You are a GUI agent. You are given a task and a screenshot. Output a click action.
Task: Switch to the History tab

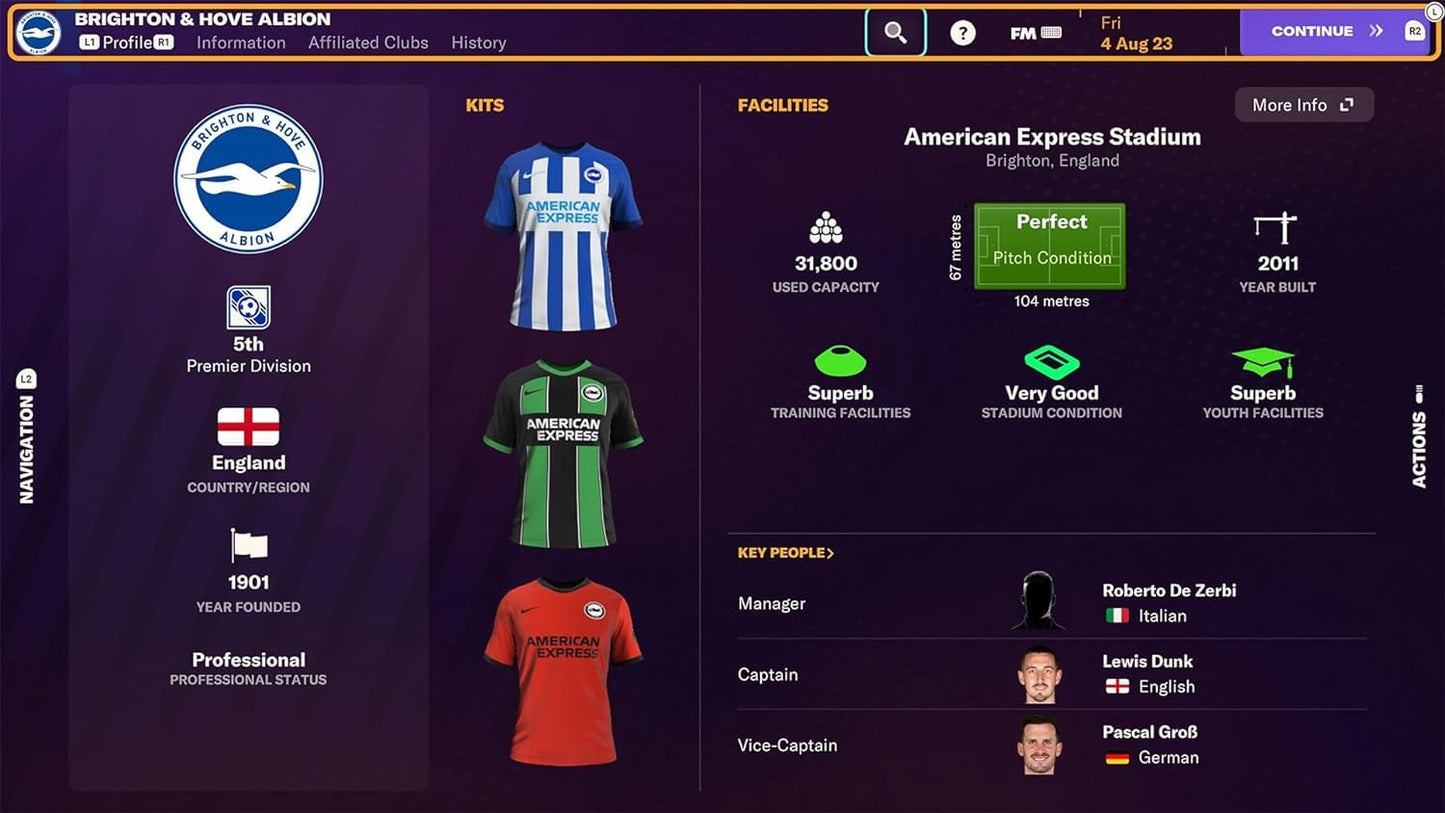(x=478, y=43)
